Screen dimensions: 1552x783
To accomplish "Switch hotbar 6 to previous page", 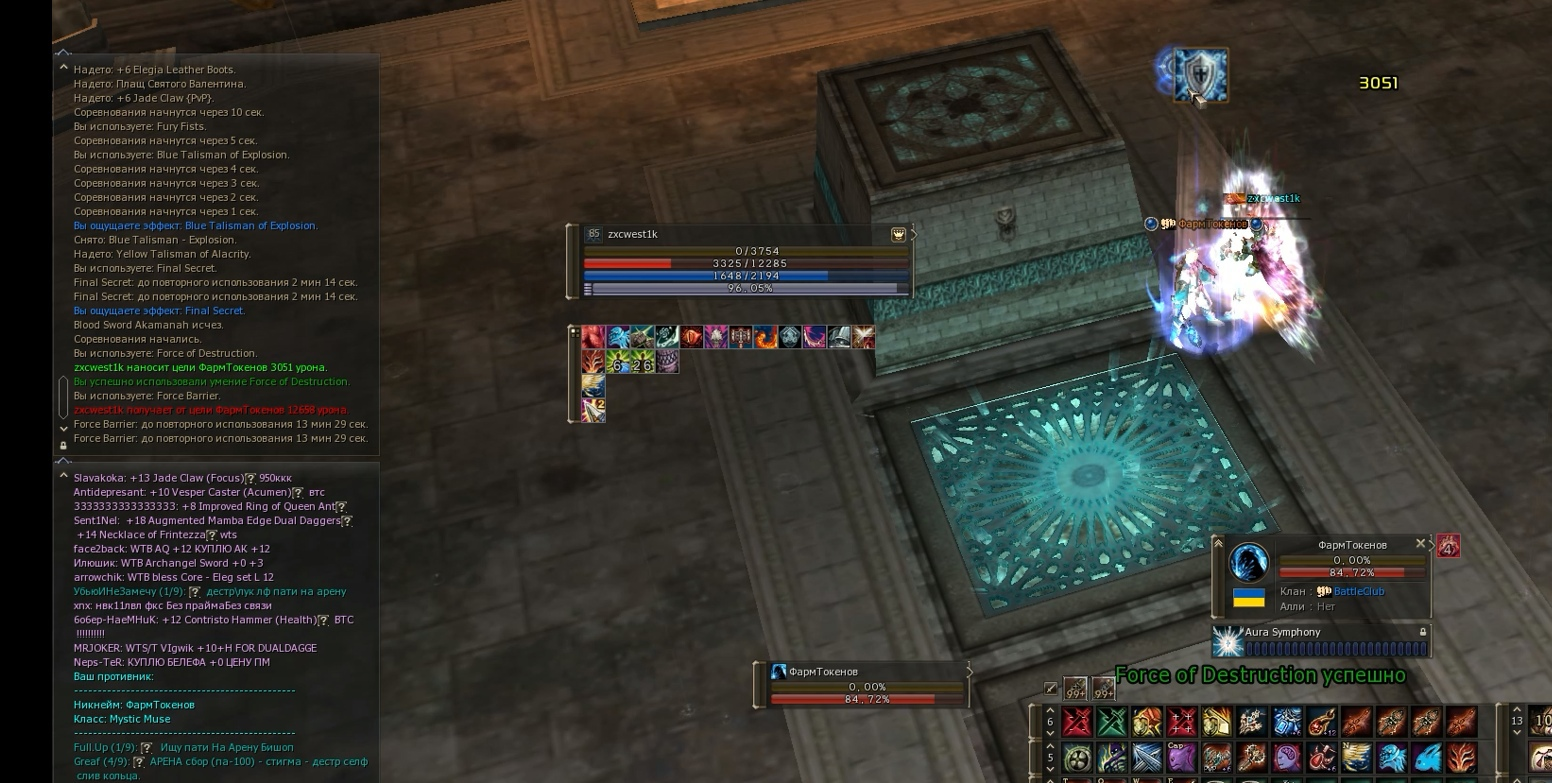I will [x=1050, y=710].
